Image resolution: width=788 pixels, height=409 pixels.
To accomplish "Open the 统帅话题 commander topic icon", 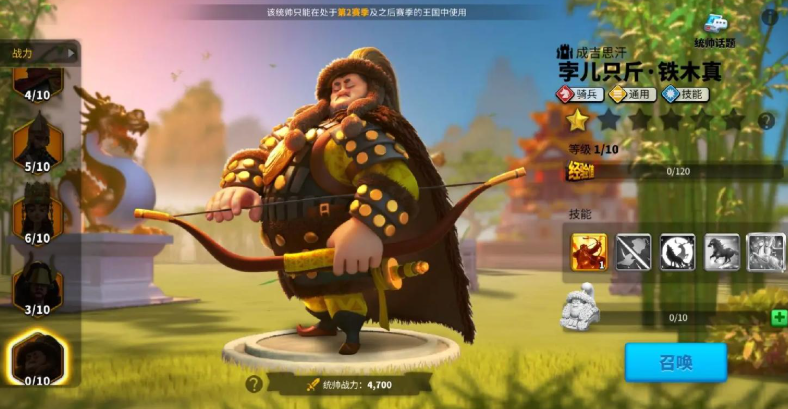I will click(x=714, y=28).
